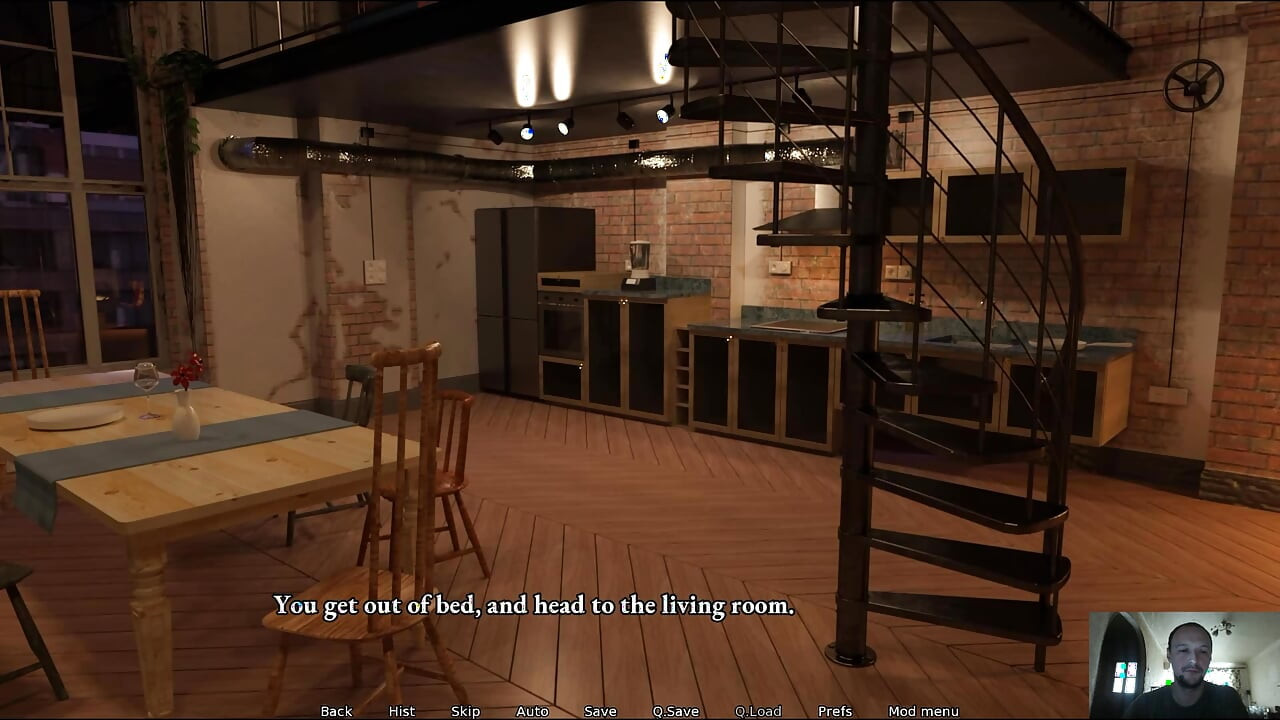
Task: Open the Mod menu
Action: 922,711
